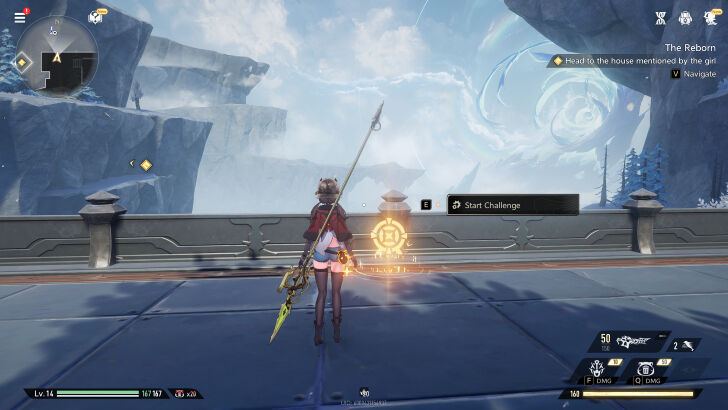This screenshot has width=728, height=410.
Task: Click the yellow diamond quest marker on the minimap edge
Action: pos(22,62)
